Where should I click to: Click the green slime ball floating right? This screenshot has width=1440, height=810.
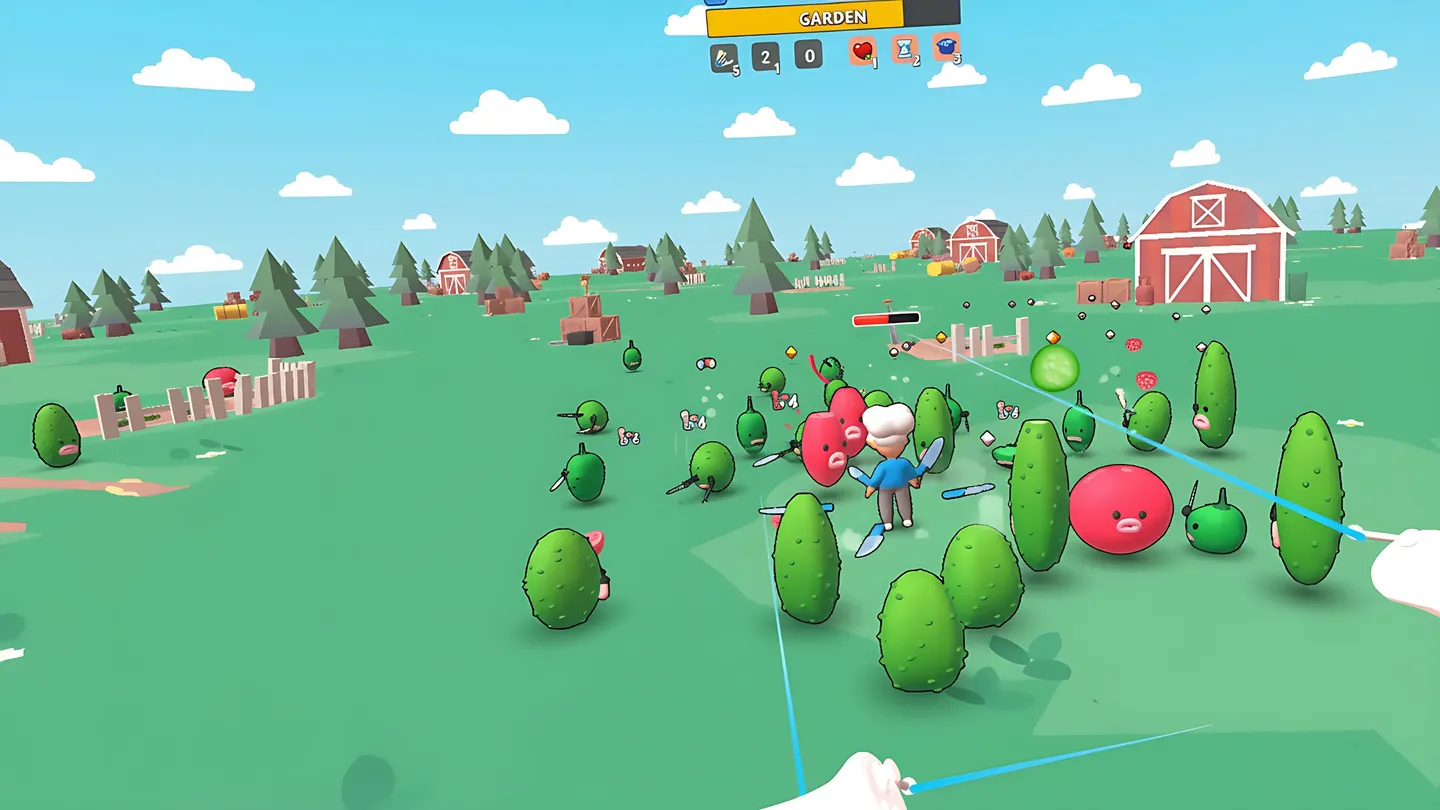point(1057,368)
